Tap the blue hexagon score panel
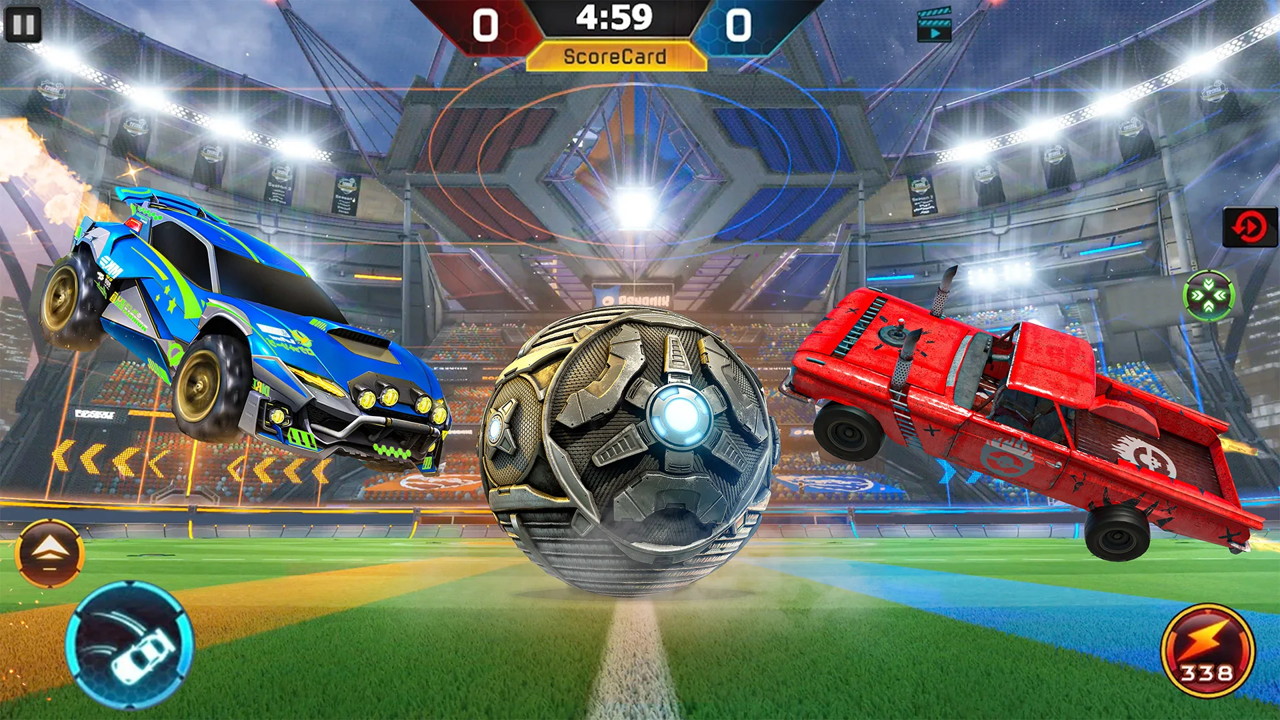Viewport: 1280px width, 720px height. (740, 24)
